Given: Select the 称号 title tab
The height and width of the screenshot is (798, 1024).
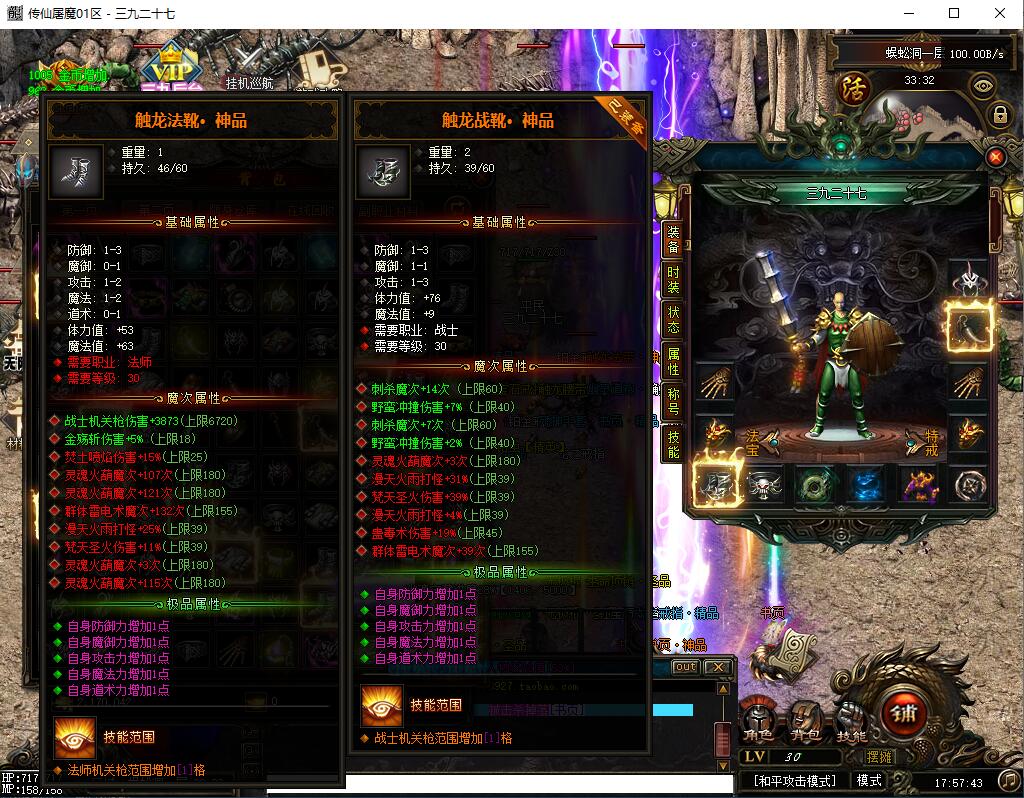Looking at the screenshot, I should coord(674,401).
